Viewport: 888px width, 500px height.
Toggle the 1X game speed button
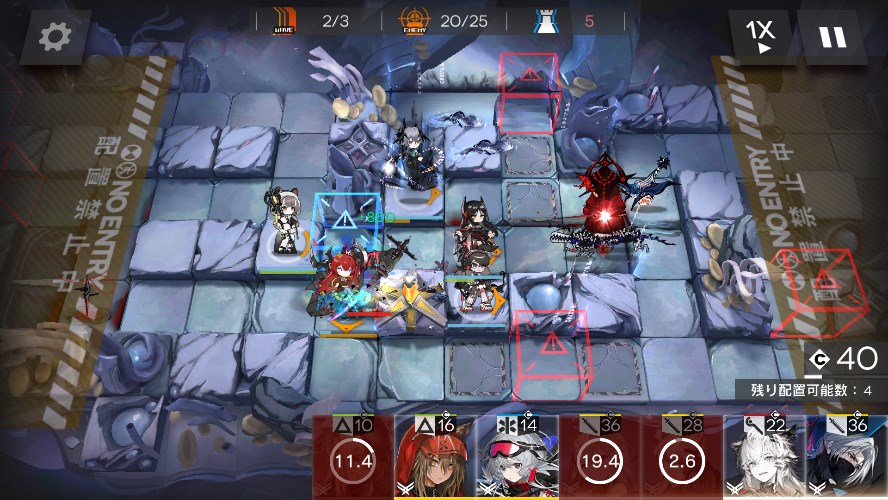(760, 37)
